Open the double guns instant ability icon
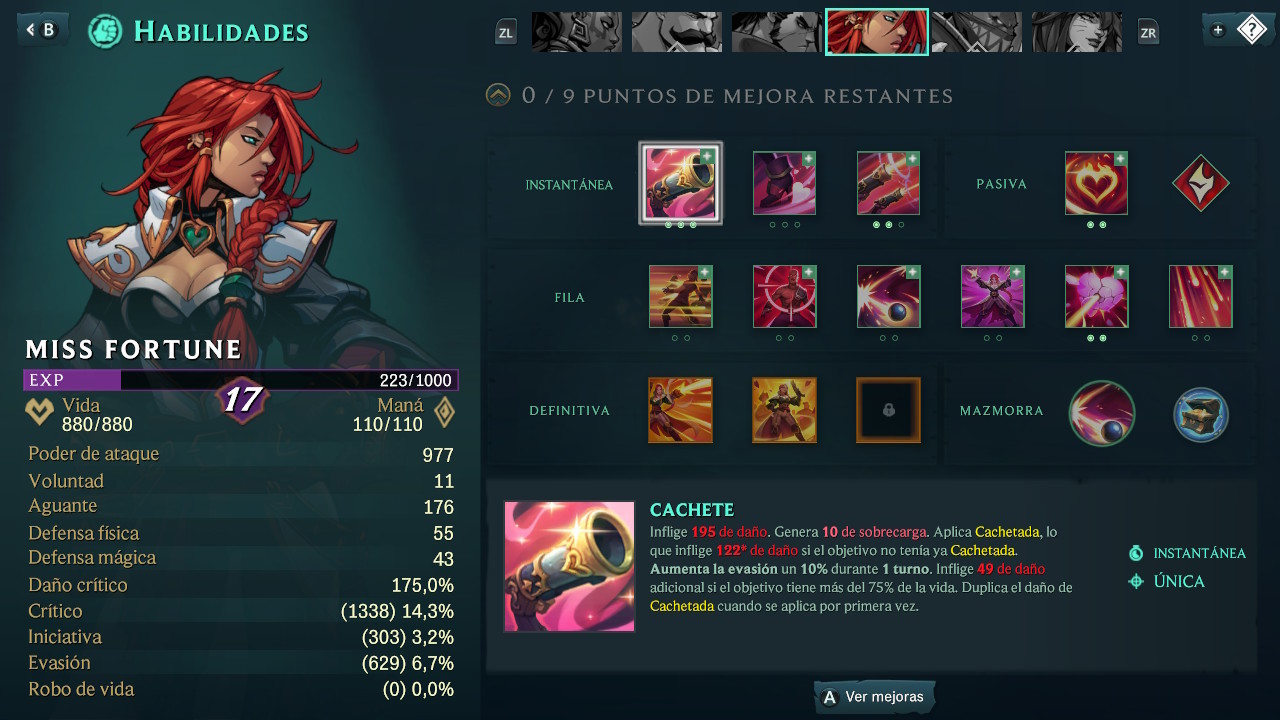This screenshot has width=1280, height=720. (888, 184)
